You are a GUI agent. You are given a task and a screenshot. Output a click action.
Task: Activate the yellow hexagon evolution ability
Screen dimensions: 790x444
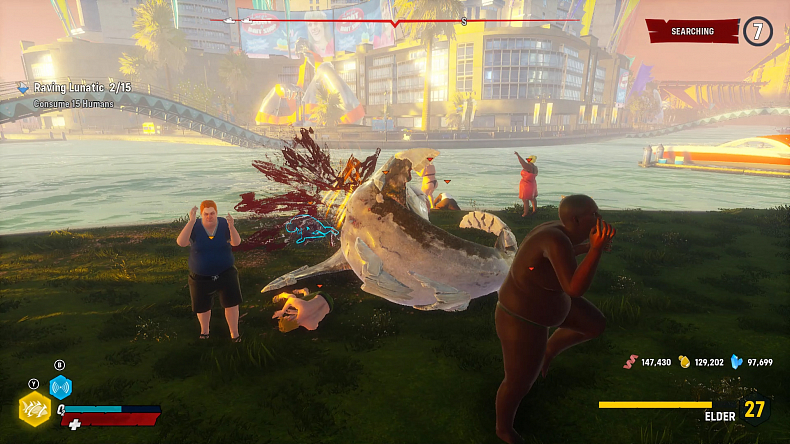click(x=35, y=409)
